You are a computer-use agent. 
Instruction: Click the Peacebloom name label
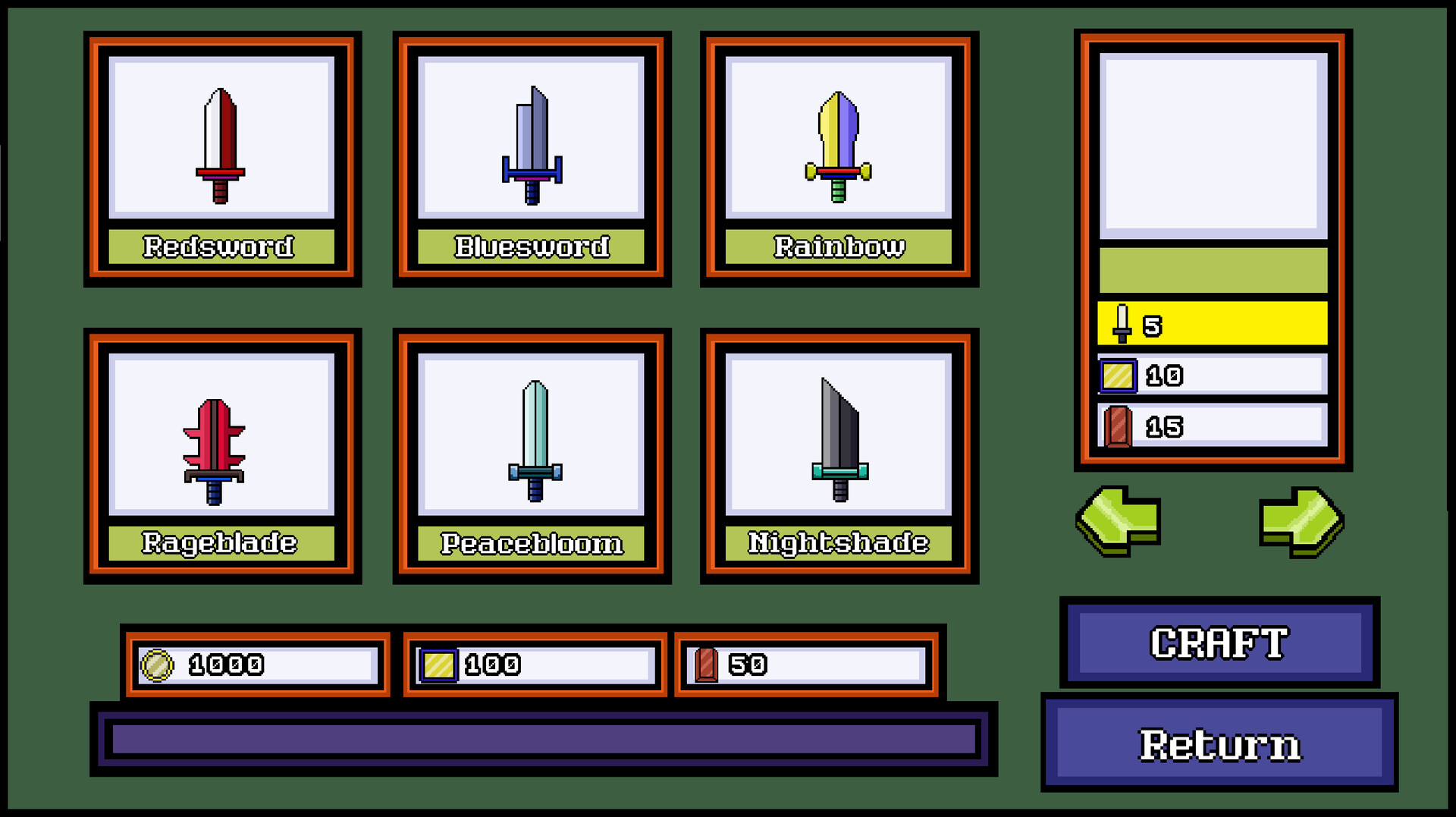531,542
